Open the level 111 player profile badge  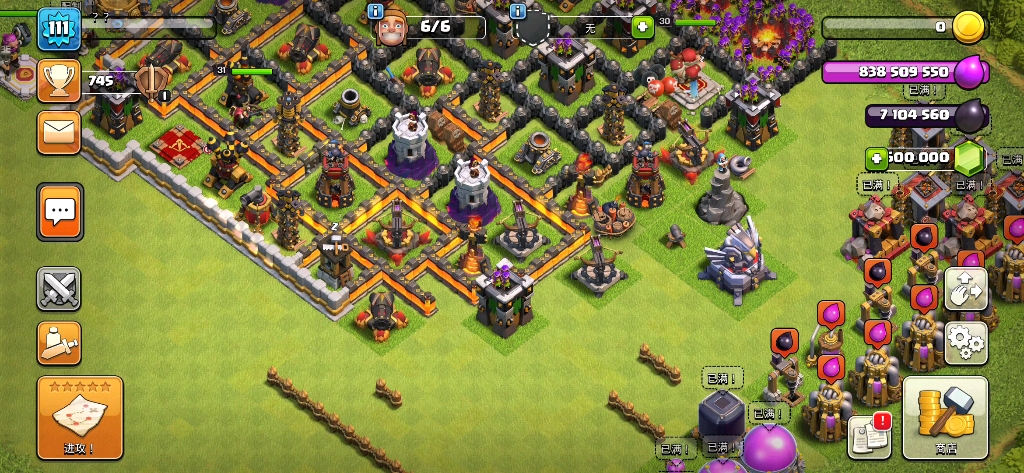tap(59, 27)
